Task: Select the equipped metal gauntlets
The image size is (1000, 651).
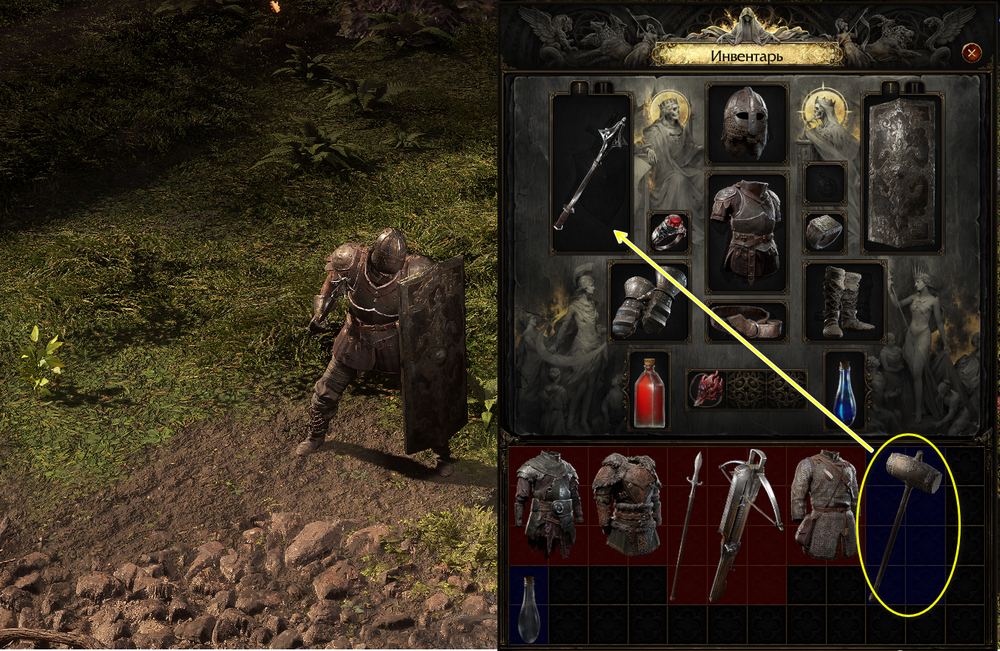Action: coord(649,301)
